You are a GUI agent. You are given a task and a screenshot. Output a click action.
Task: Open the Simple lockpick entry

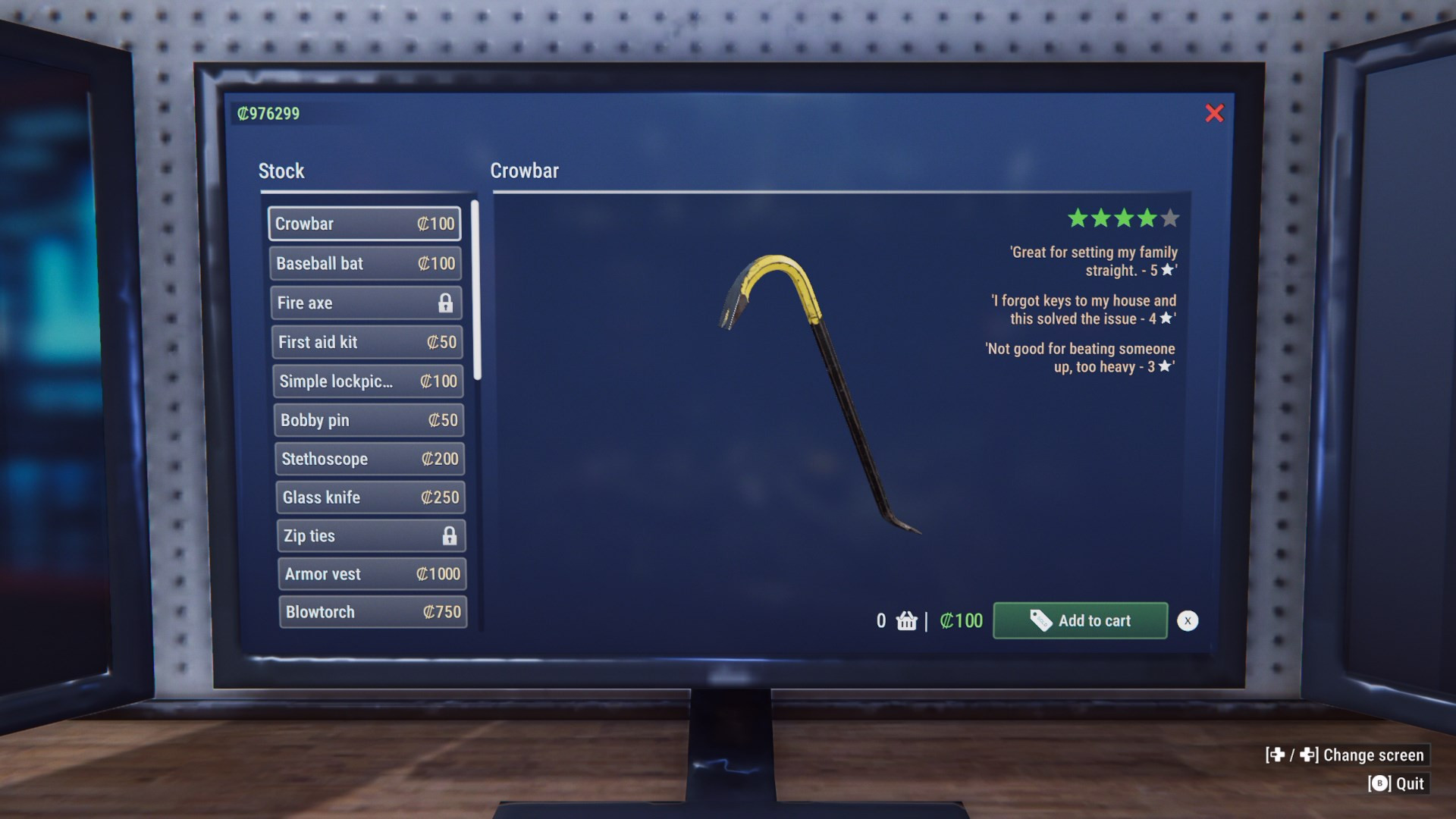pyautogui.click(x=368, y=381)
